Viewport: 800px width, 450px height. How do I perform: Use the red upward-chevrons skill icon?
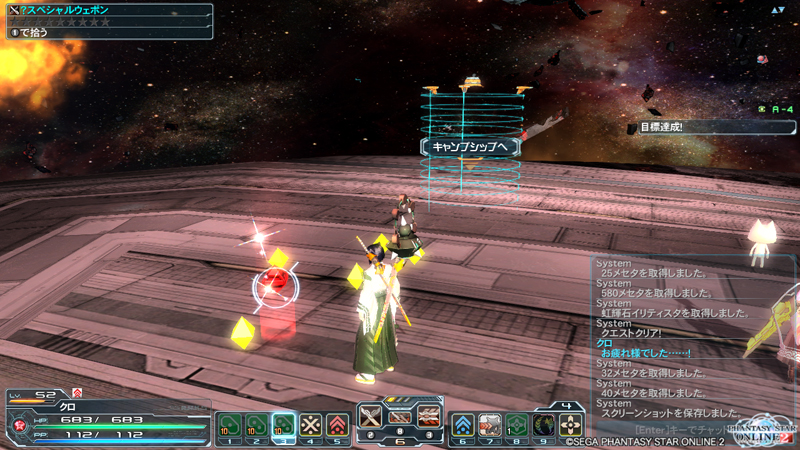click(x=338, y=424)
